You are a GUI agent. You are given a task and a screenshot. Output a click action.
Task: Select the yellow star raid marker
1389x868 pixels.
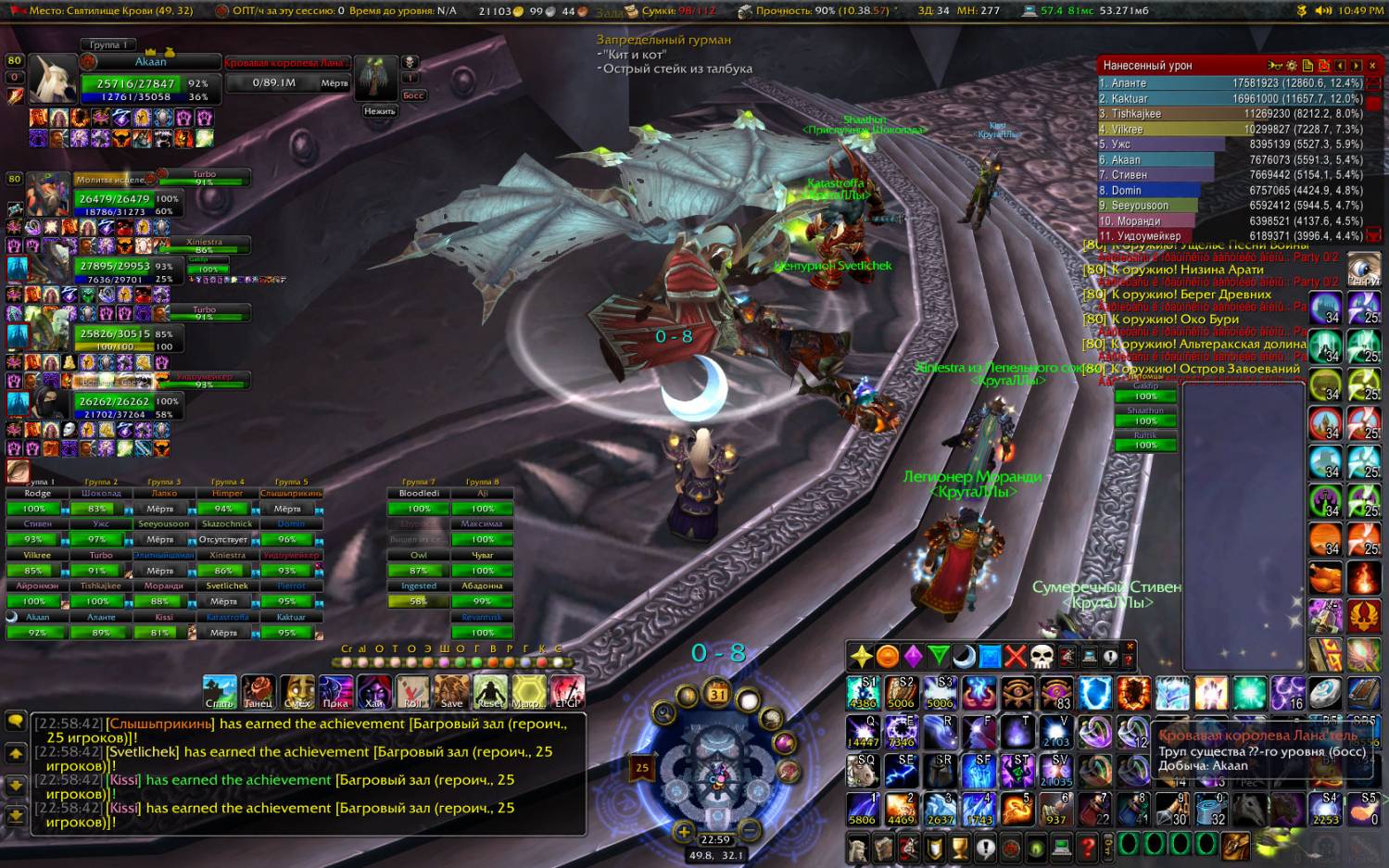(x=861, y=657)
